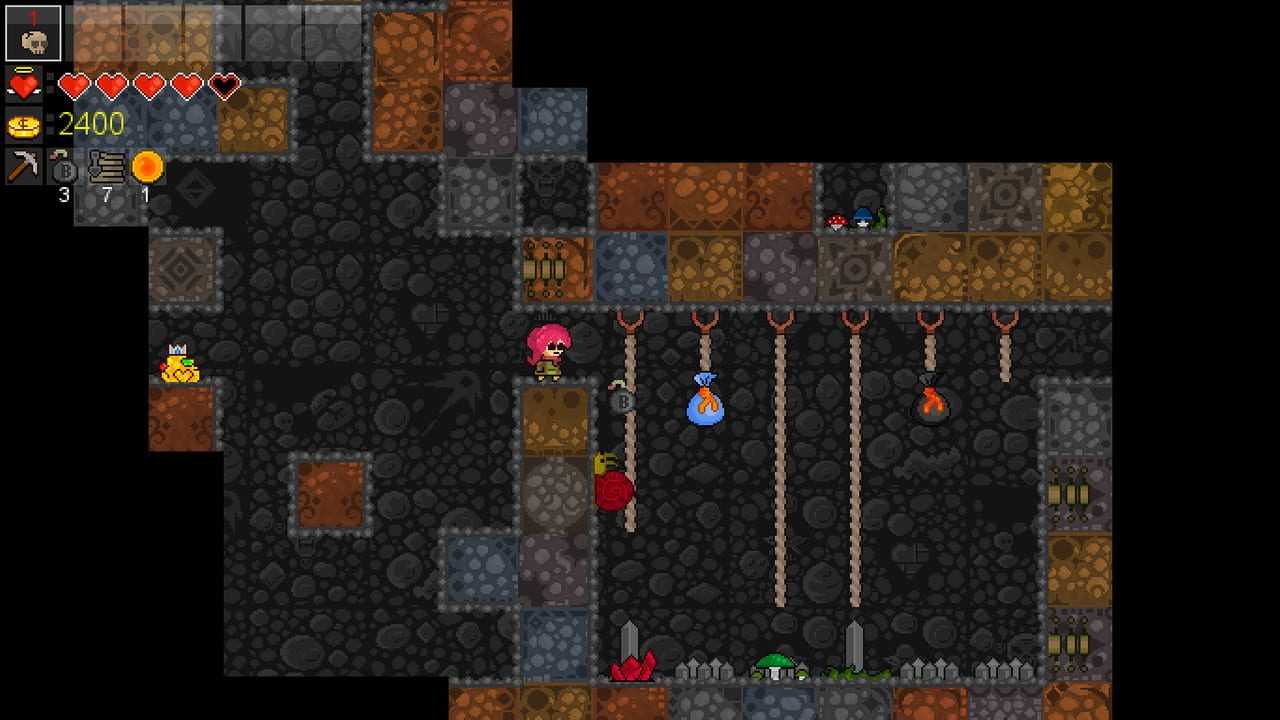This screenshot has width=1280, height=720.
Task: Click the gold coin stack icon
Action: pos(23,125)
